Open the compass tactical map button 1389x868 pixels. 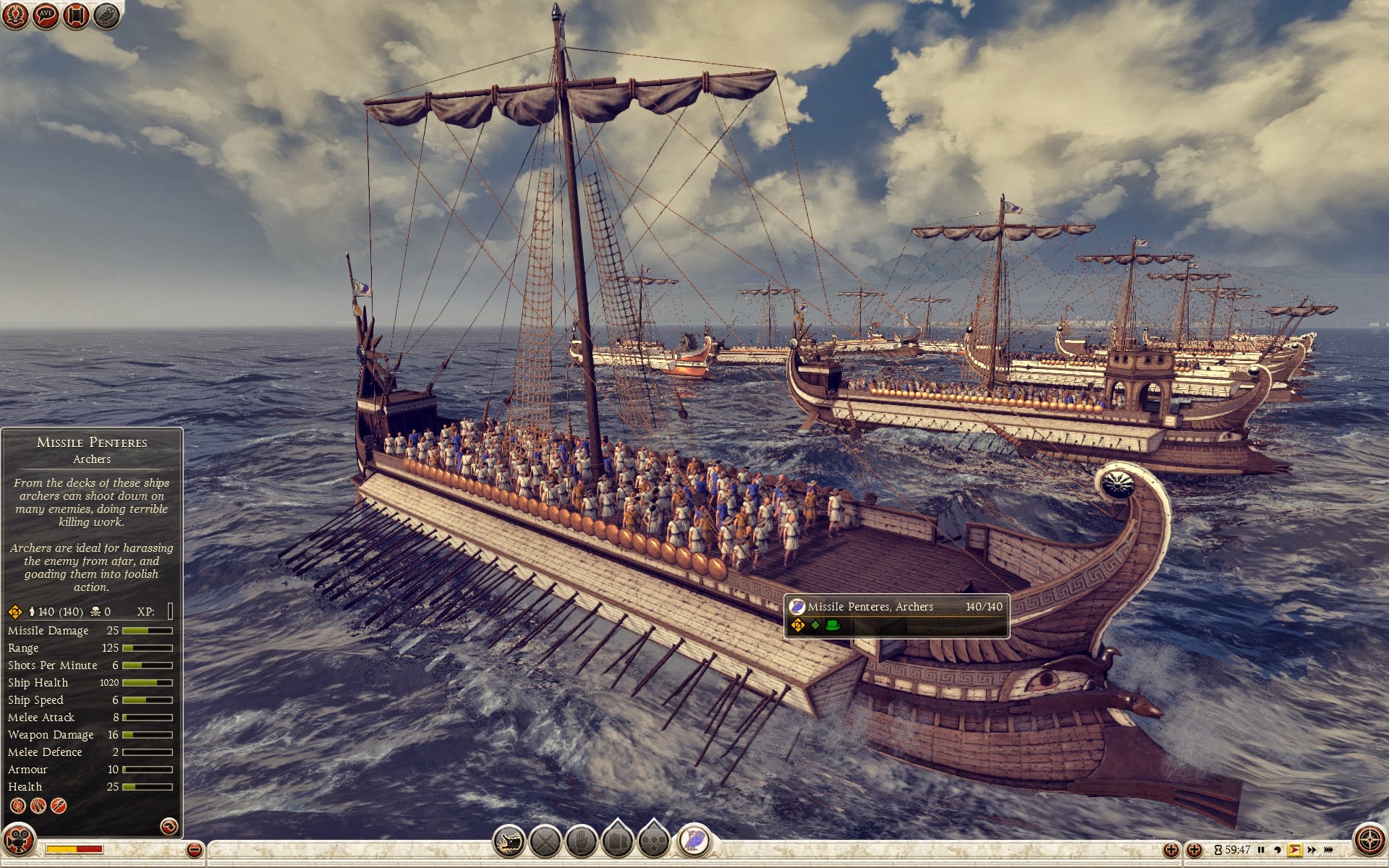pos(1369,841)
